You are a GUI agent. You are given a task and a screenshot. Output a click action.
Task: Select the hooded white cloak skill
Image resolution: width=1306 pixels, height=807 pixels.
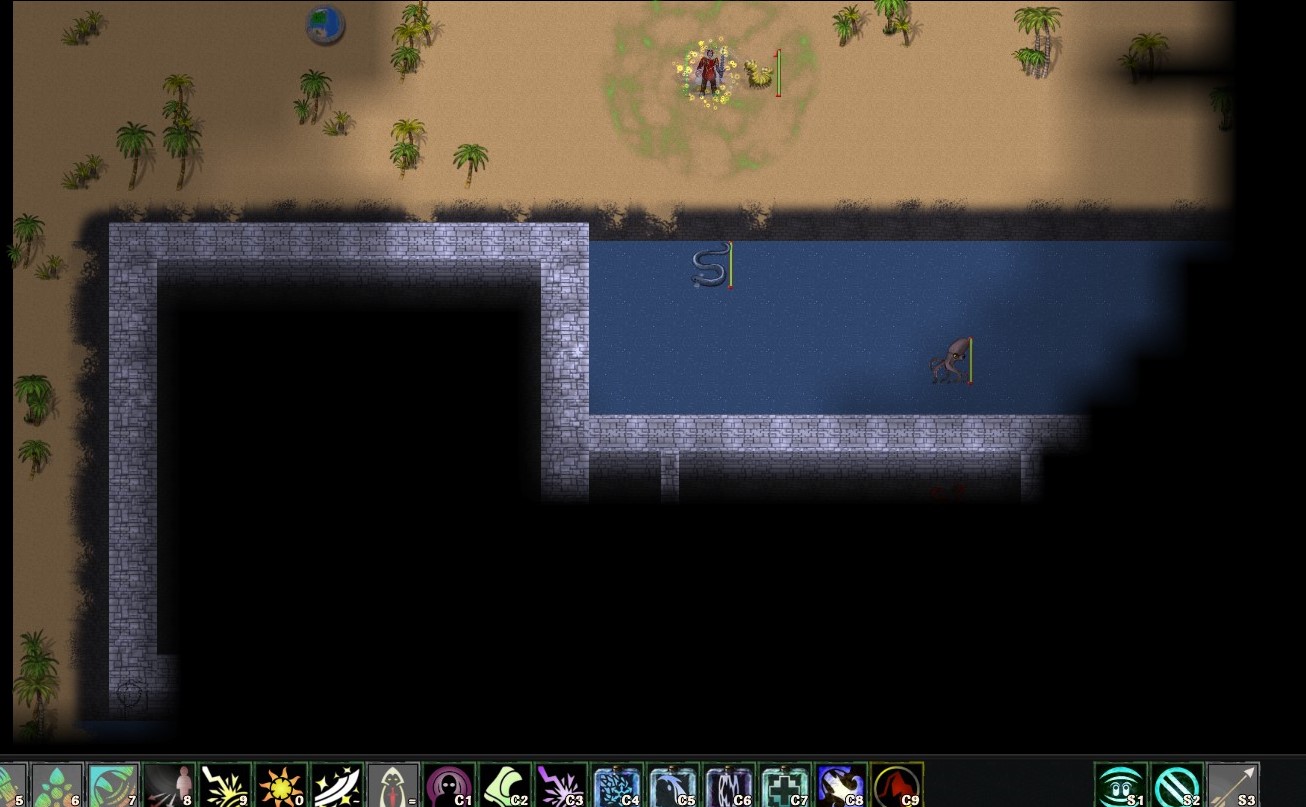click(x=392, y=785)
